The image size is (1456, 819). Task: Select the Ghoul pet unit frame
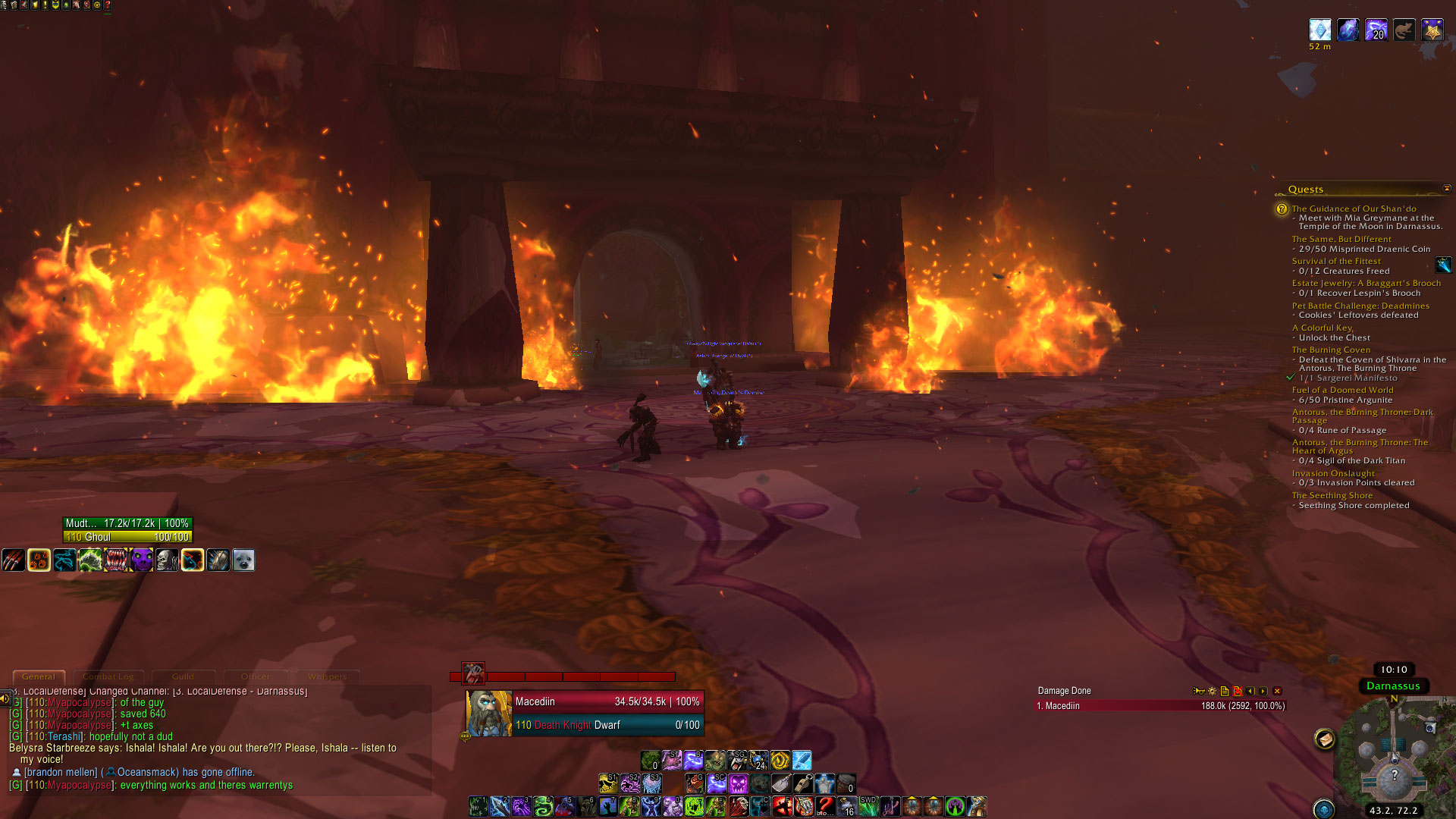[127, 530]
